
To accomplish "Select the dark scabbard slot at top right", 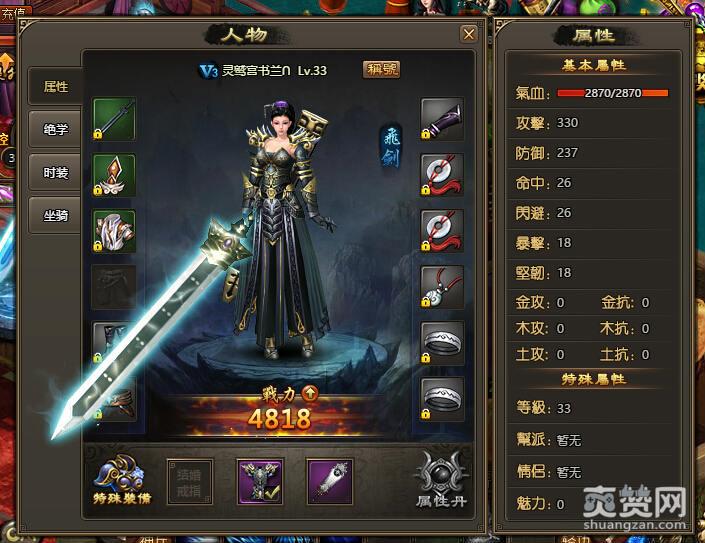I will click(x=442, y=118).
